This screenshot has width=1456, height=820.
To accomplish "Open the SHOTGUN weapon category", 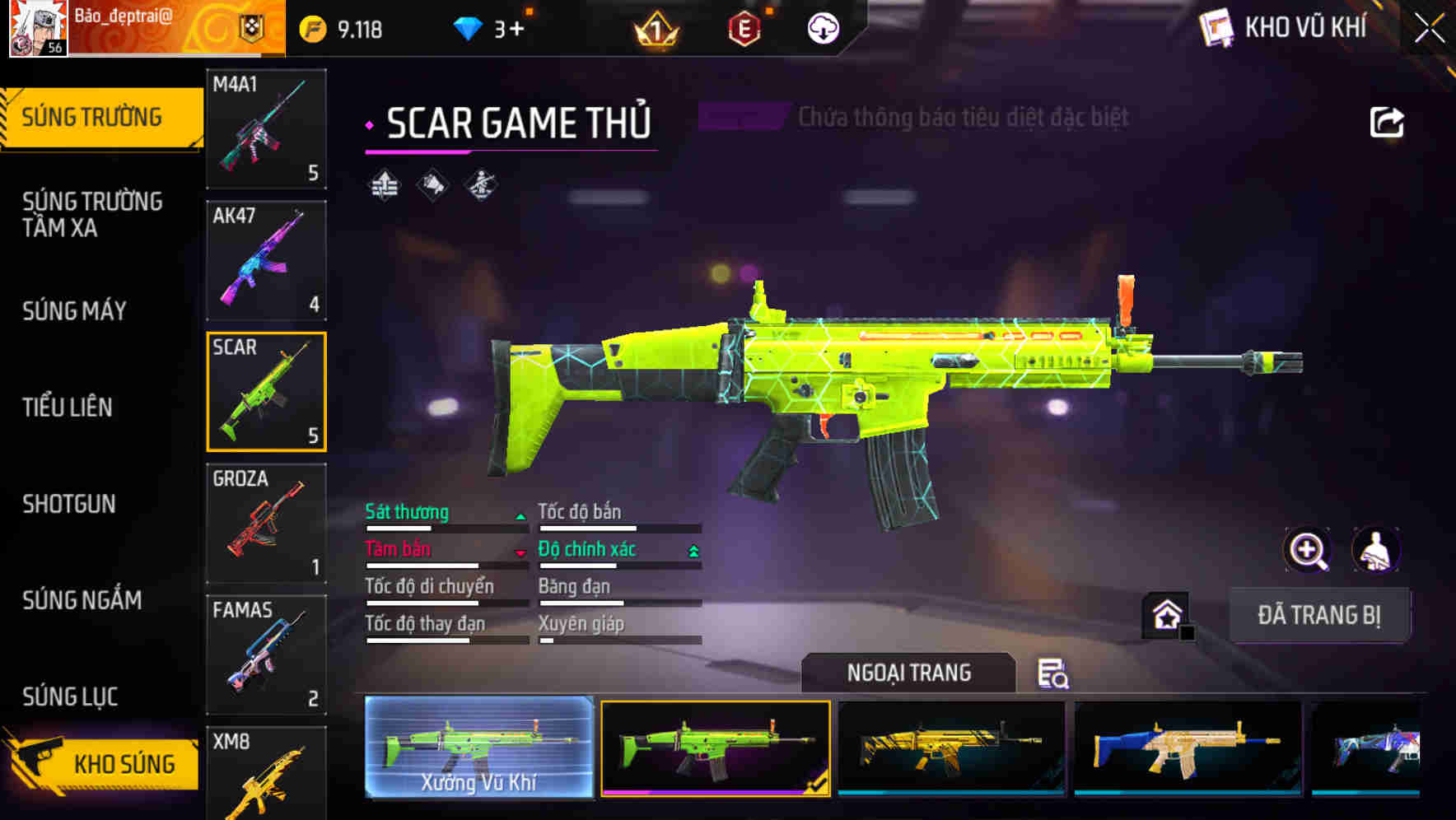I will click(x=70, y=504).
